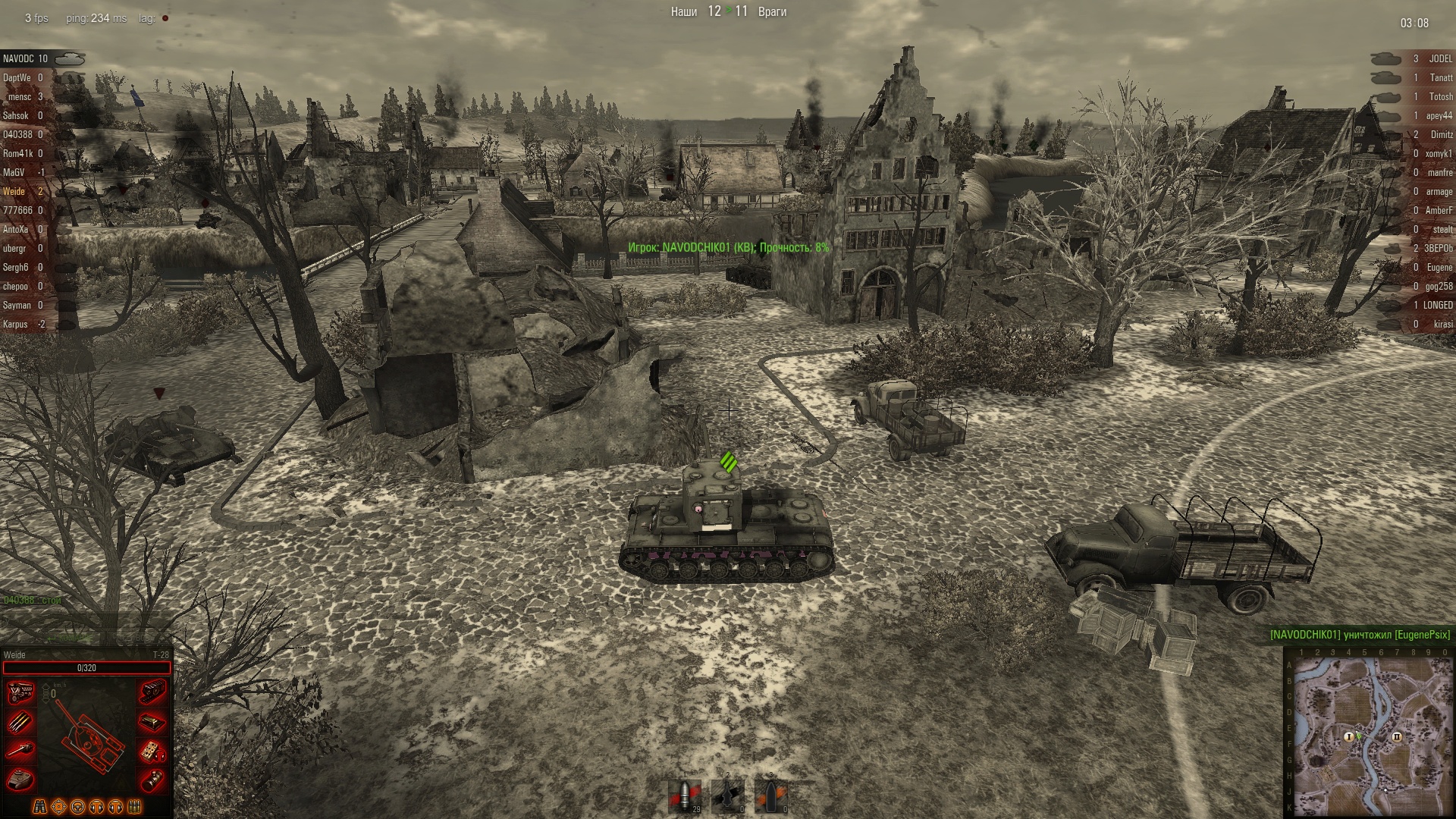
Task: Click the loader shells crew icon
Action: click(x=133, y=806)
